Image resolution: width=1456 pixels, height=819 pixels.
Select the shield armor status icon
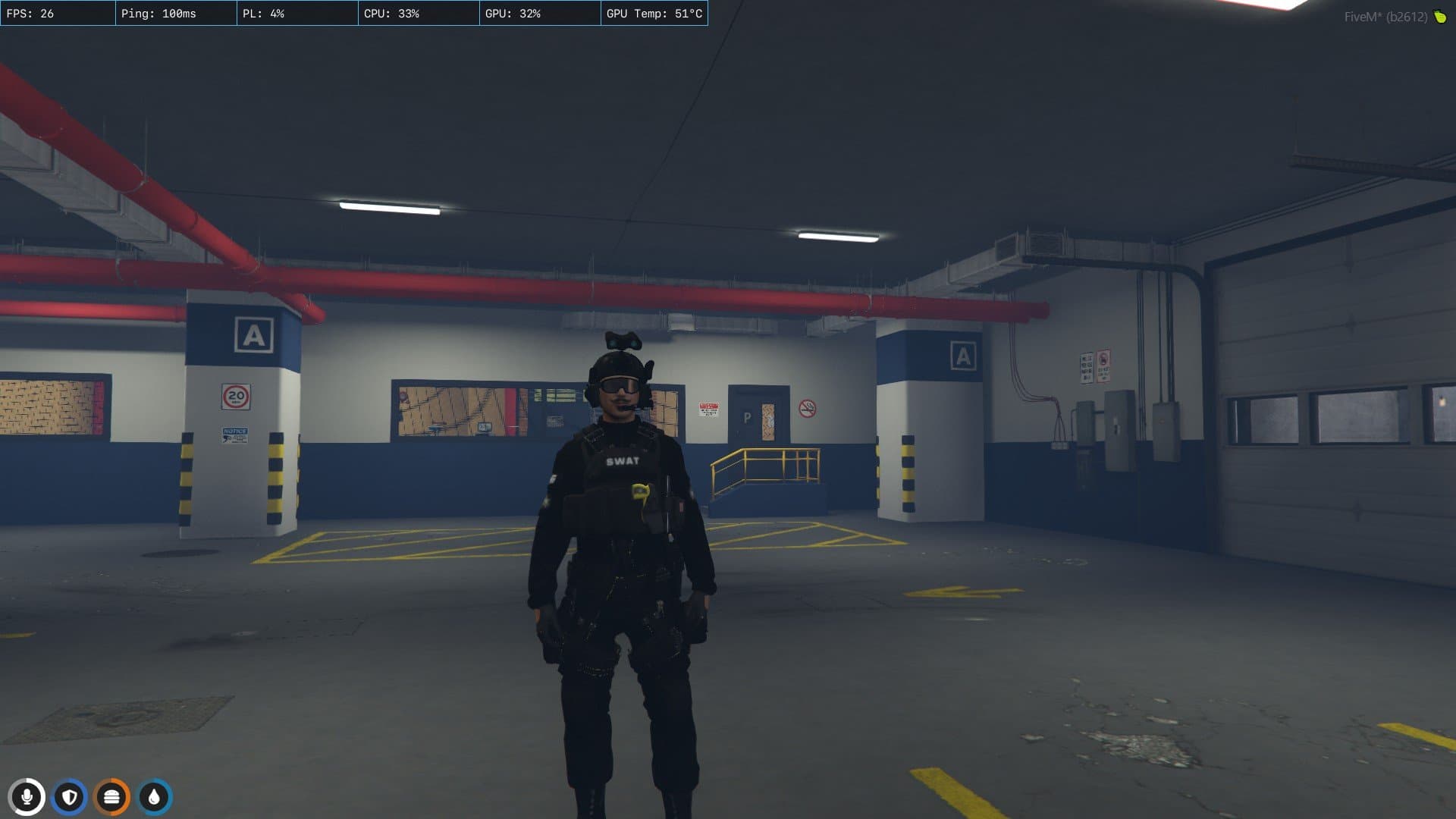tap(70, 797)
